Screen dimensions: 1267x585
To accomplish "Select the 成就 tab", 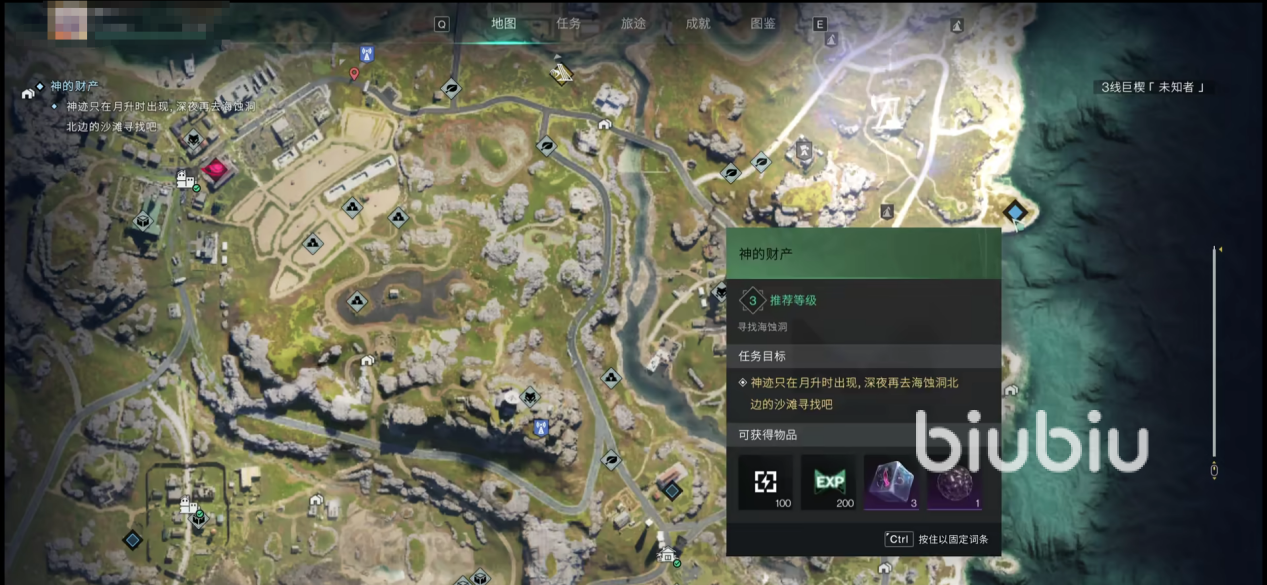I will point(698,24).
